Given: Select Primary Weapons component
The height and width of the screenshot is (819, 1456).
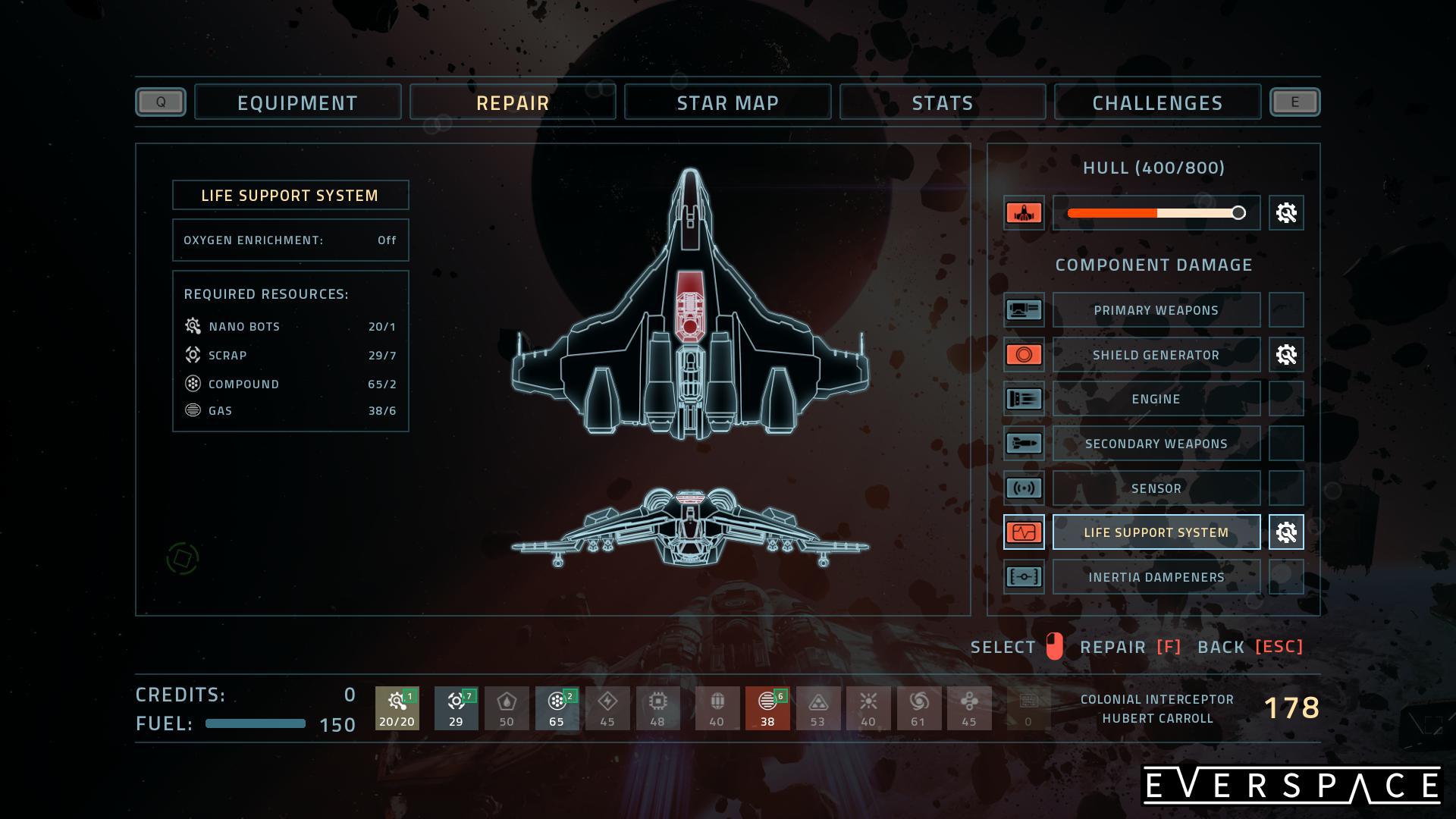Looking at the screenshot, I should tap(1156, 310).
